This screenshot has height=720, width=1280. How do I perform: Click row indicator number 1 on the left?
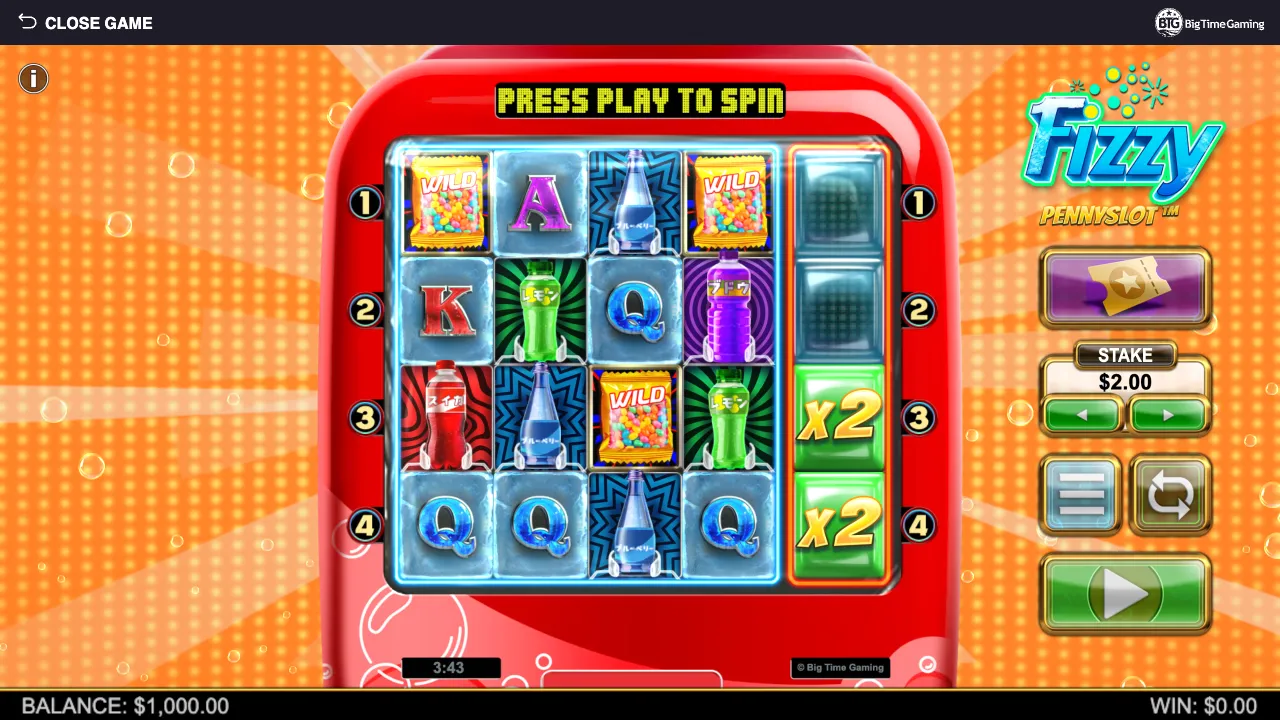364,203
